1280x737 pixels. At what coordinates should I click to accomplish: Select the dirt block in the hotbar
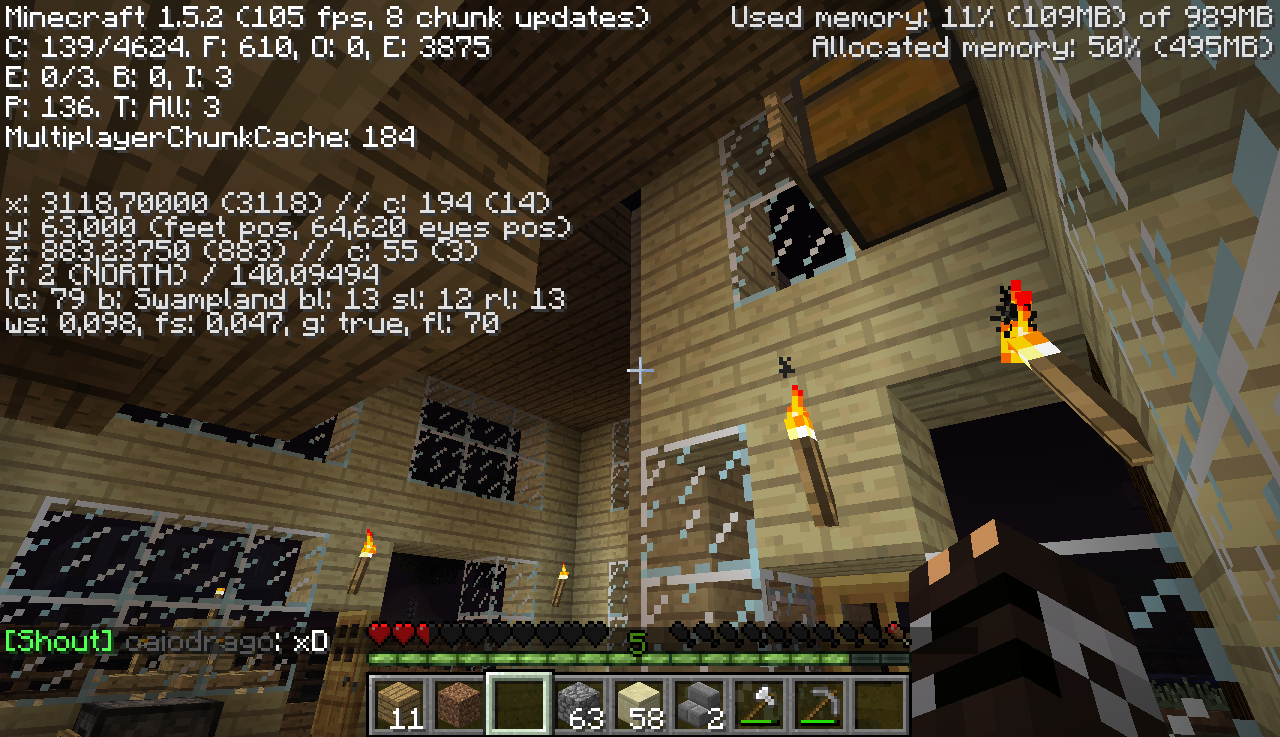click(458, 703)
